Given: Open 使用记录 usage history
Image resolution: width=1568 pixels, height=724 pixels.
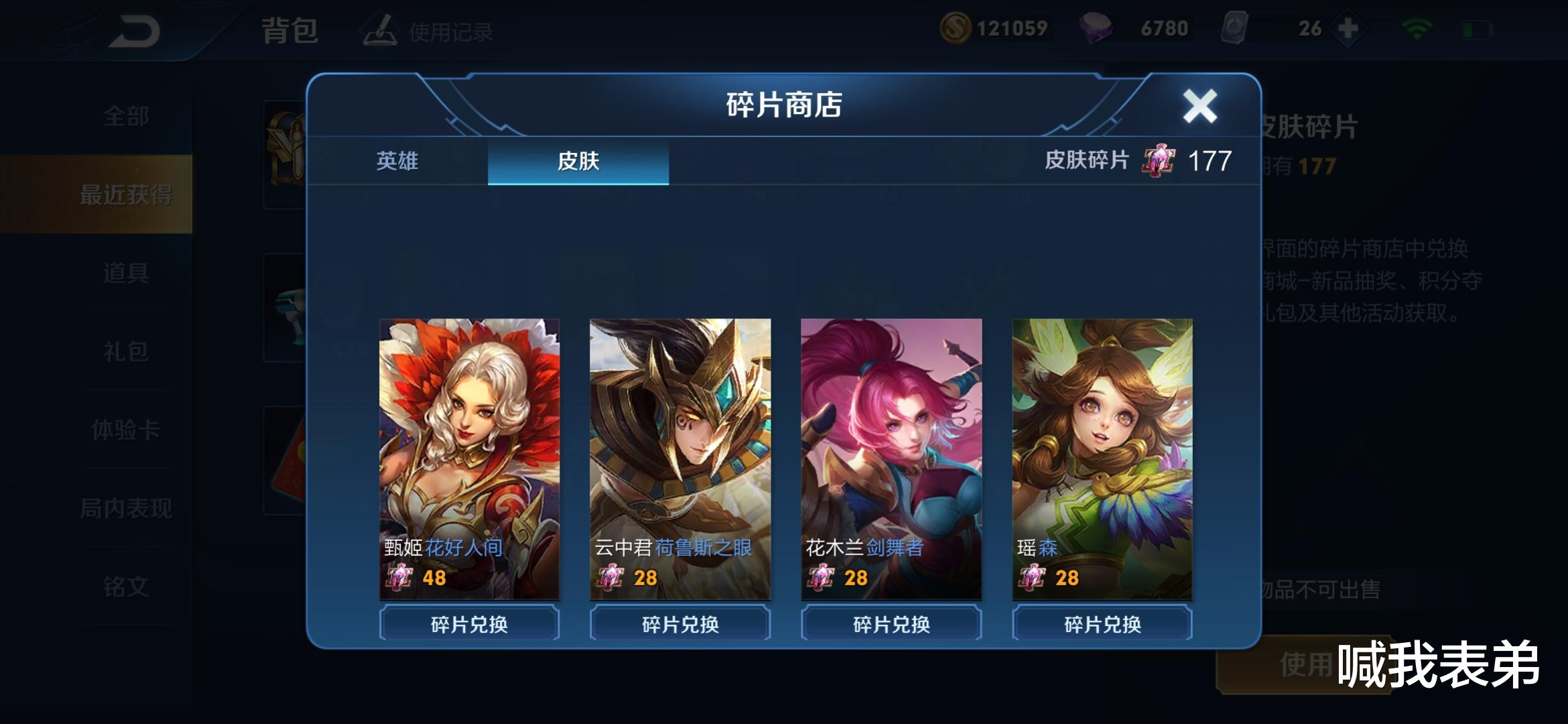Looking at the screenshot, I should [429, 32].
